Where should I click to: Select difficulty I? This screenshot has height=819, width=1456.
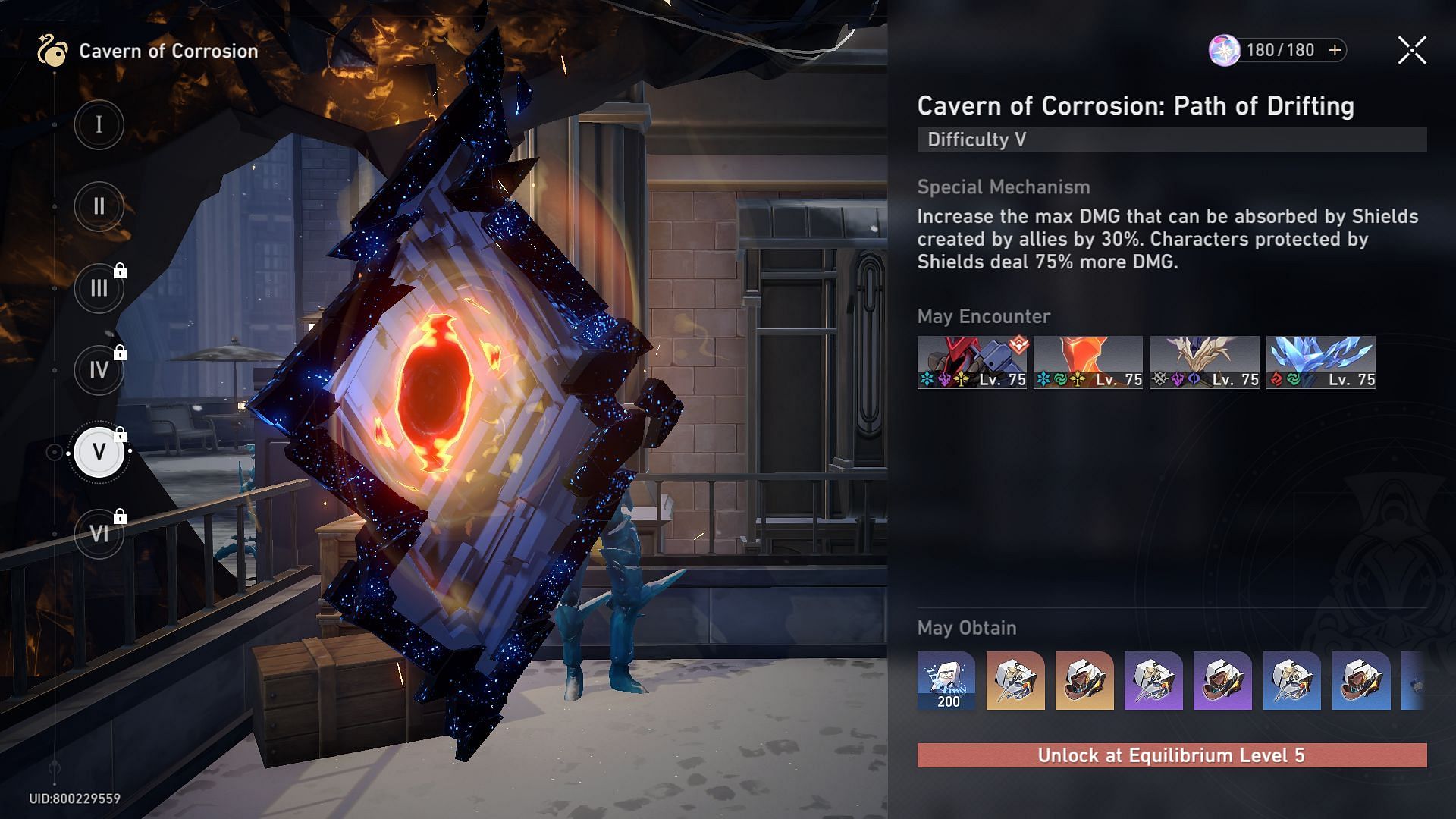click(x=99, y=124)
